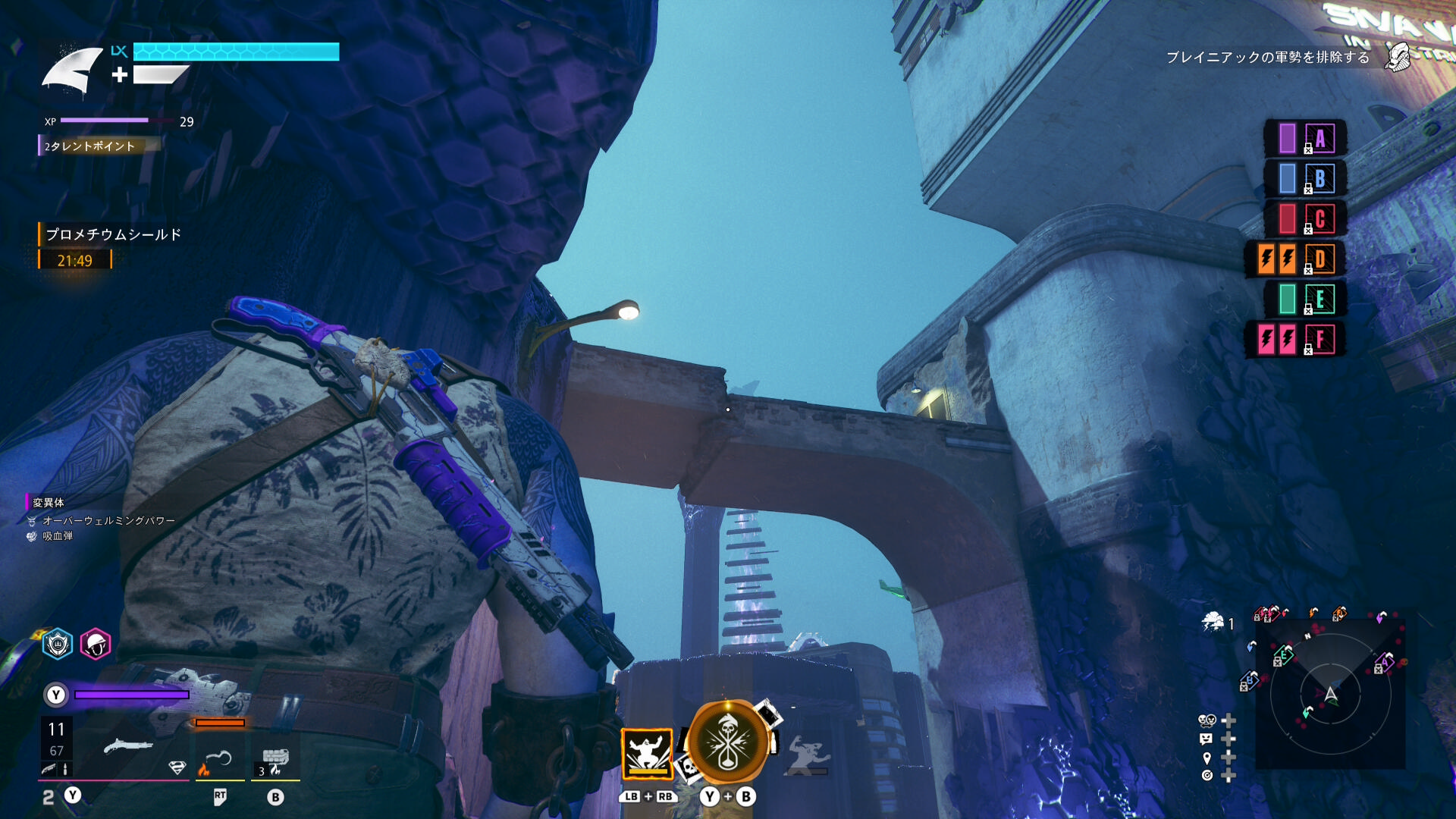Click the pink helmet badge icon

coord(96,644)
